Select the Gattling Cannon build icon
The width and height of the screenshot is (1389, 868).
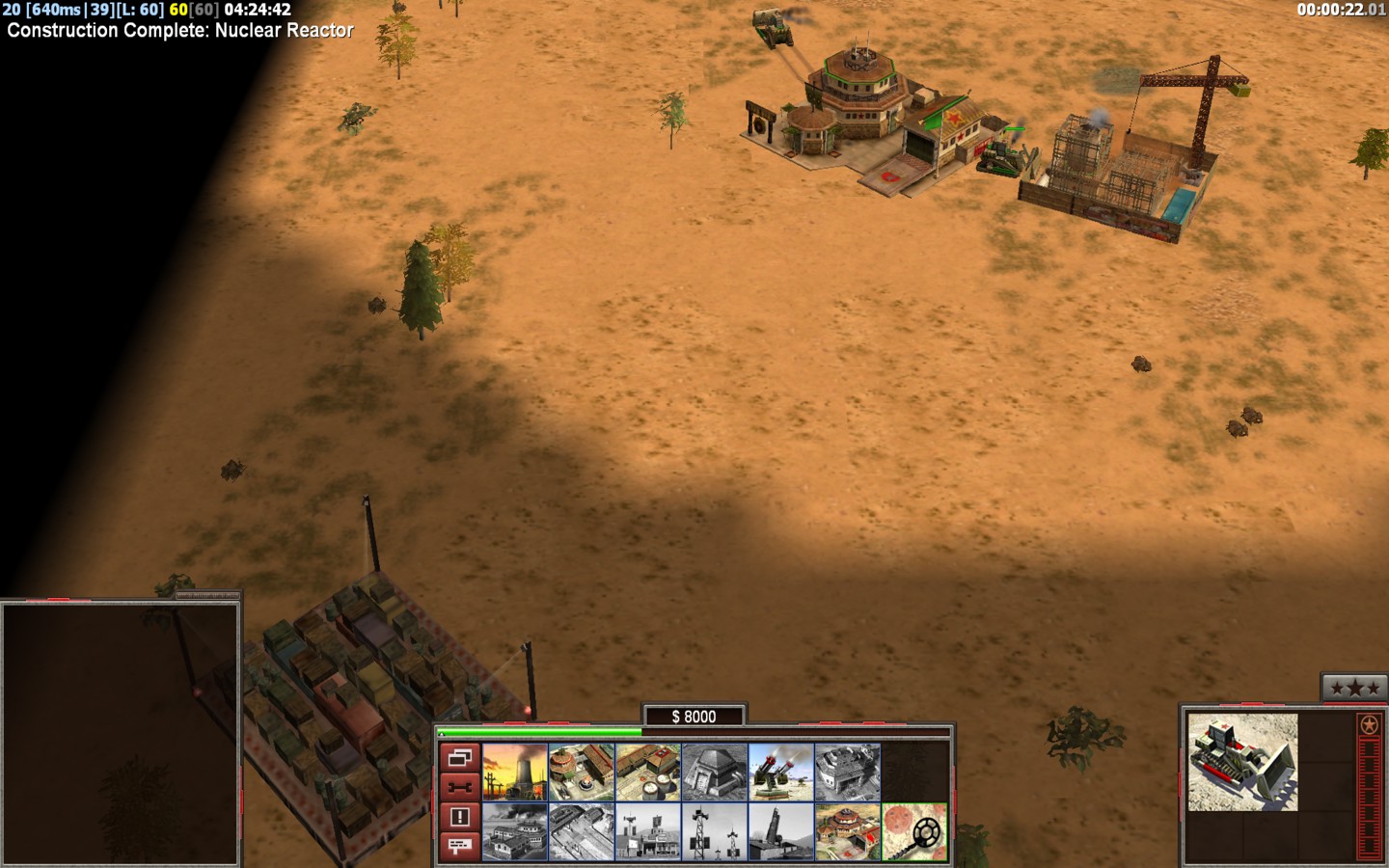tap(781, 773)
